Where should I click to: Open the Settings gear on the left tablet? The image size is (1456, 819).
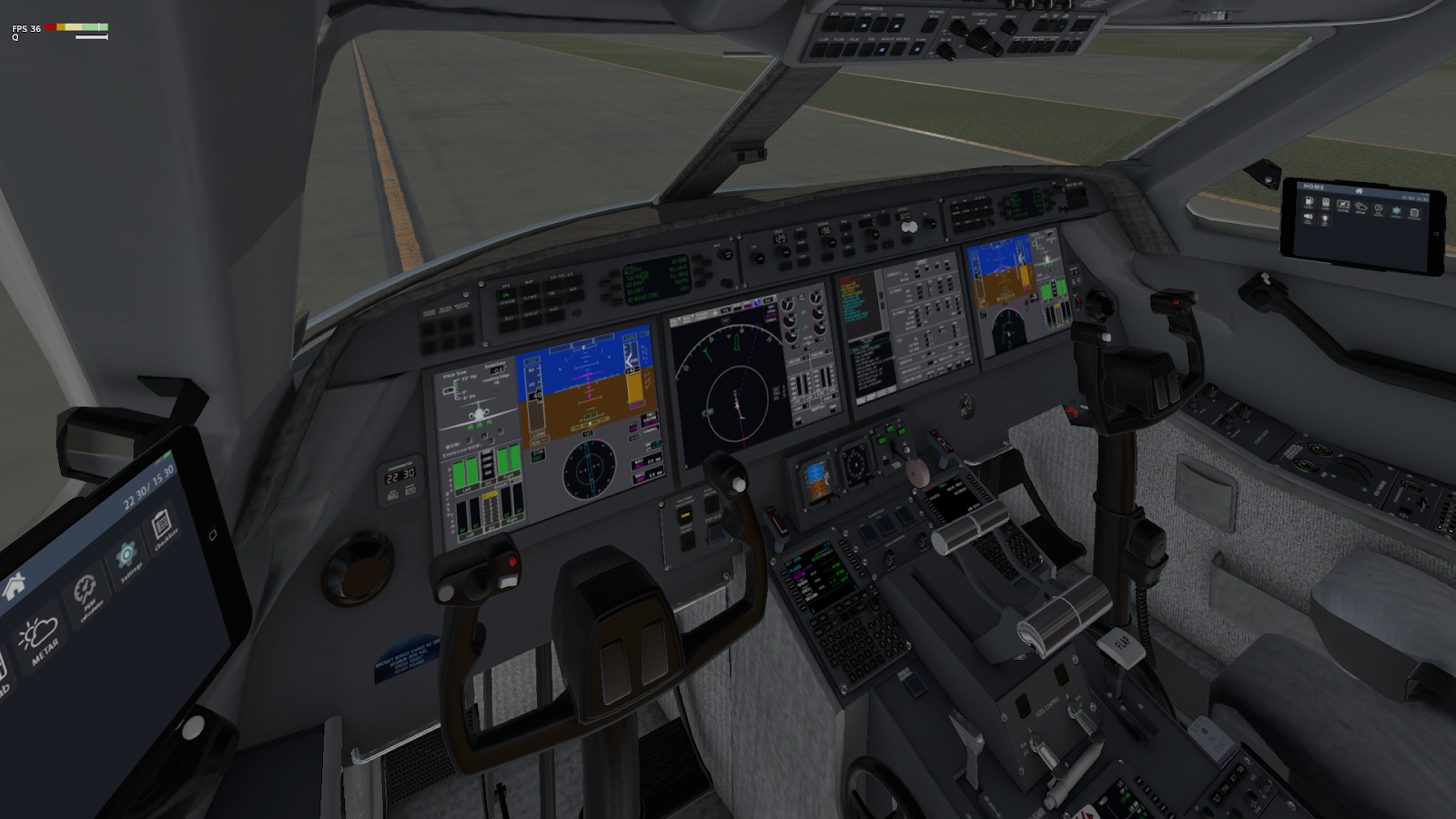click(x=127, y=554)
